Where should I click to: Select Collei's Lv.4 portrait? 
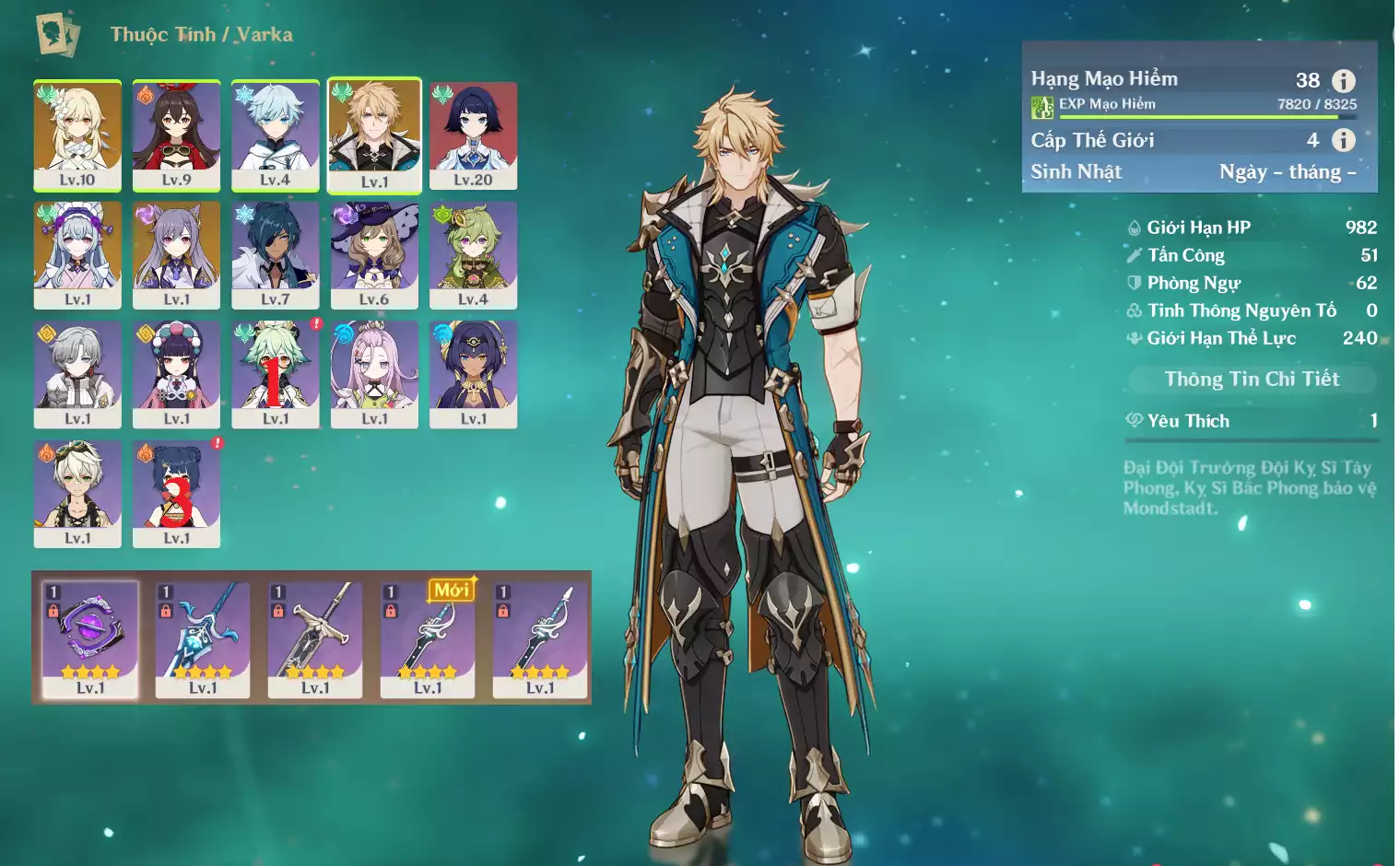pyautogui.click(x=473, y=254)
